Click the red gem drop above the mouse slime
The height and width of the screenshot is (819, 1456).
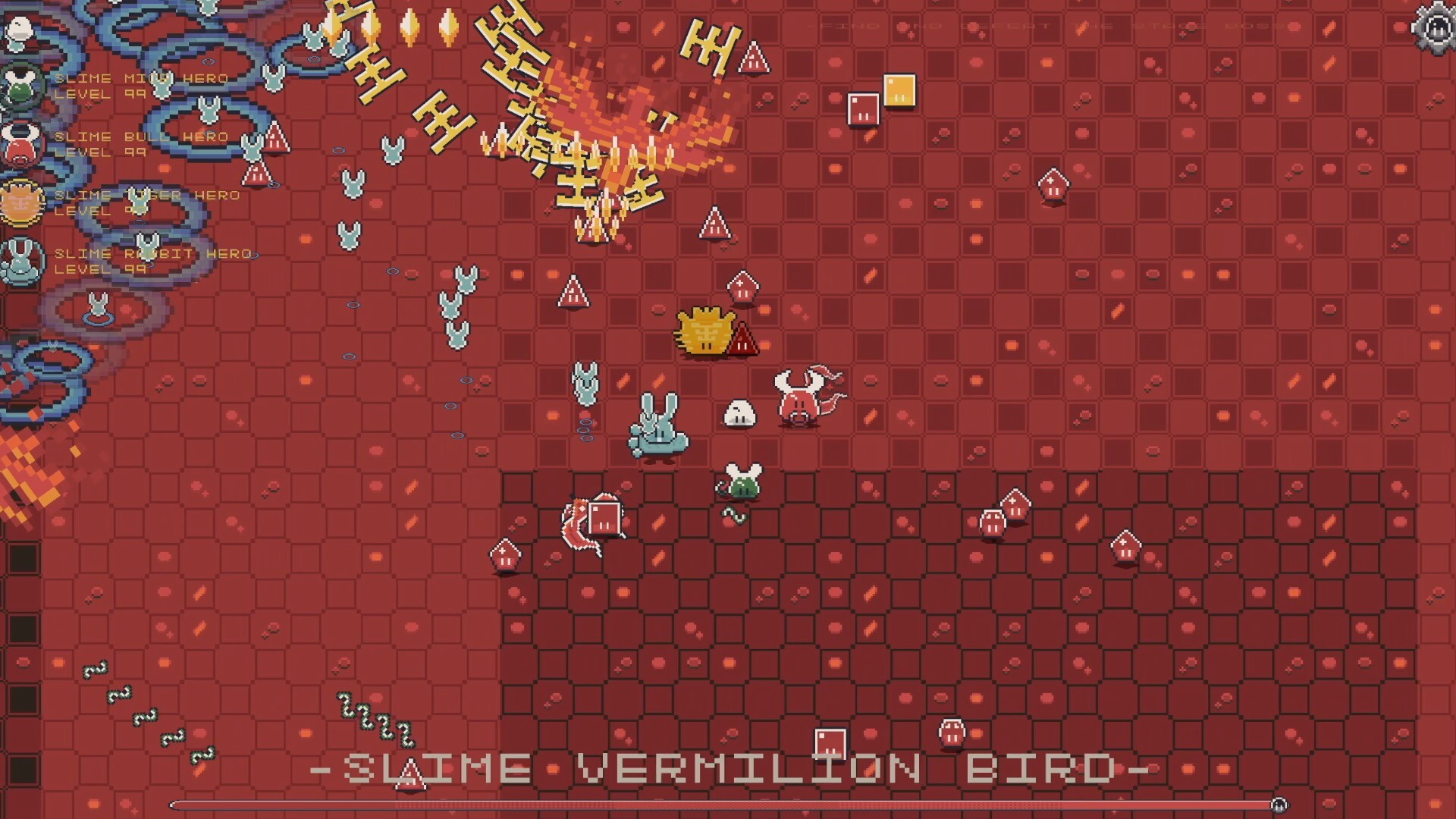[742, 286]
